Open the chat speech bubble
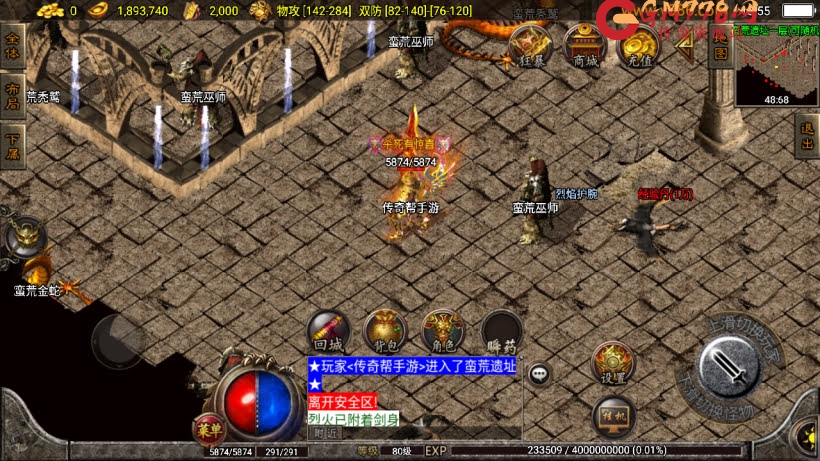Image resolution: width=820 pixels, height=461 pixels. pyautogui.click(x=540, y=374)
